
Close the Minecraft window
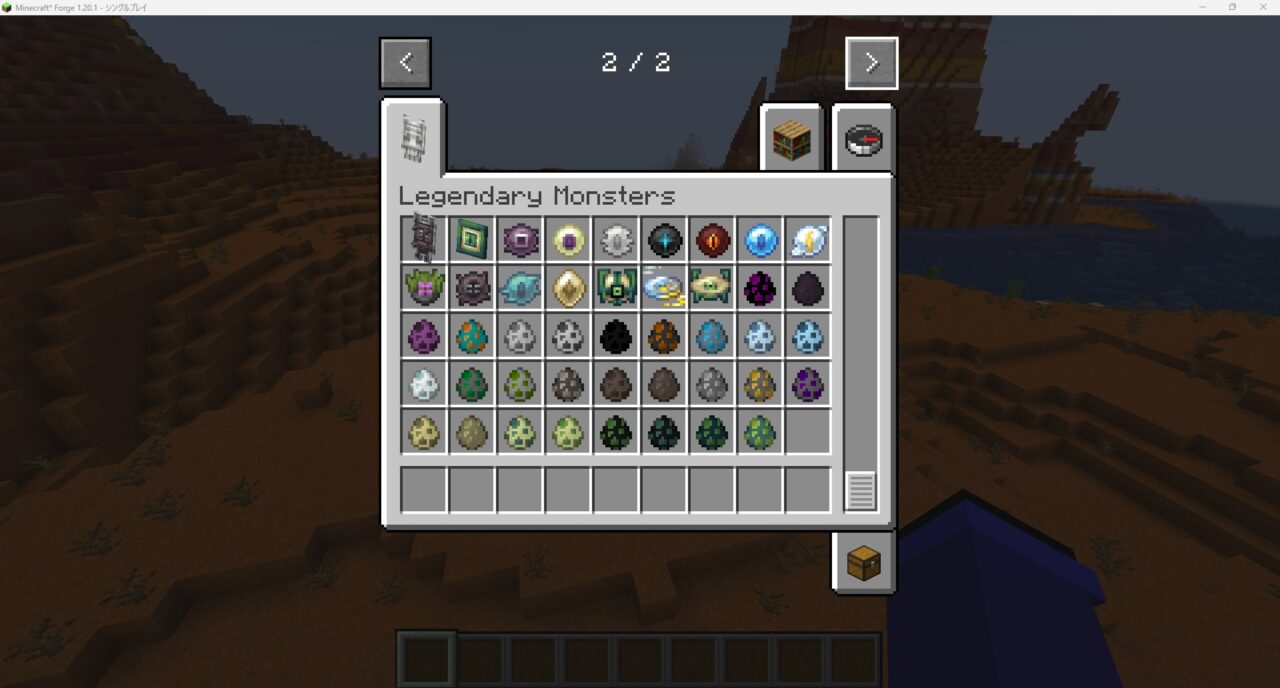coord(1262,7)
